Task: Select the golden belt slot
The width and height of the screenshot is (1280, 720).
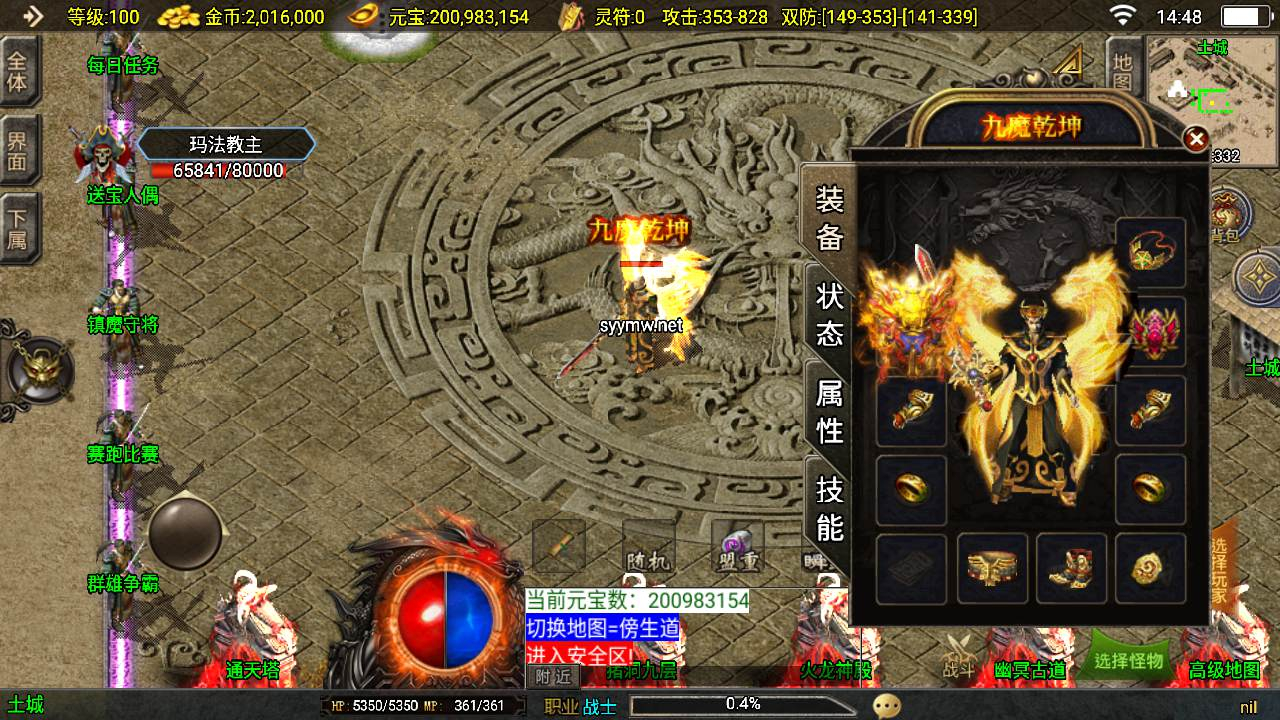Action: pos(992,569)
